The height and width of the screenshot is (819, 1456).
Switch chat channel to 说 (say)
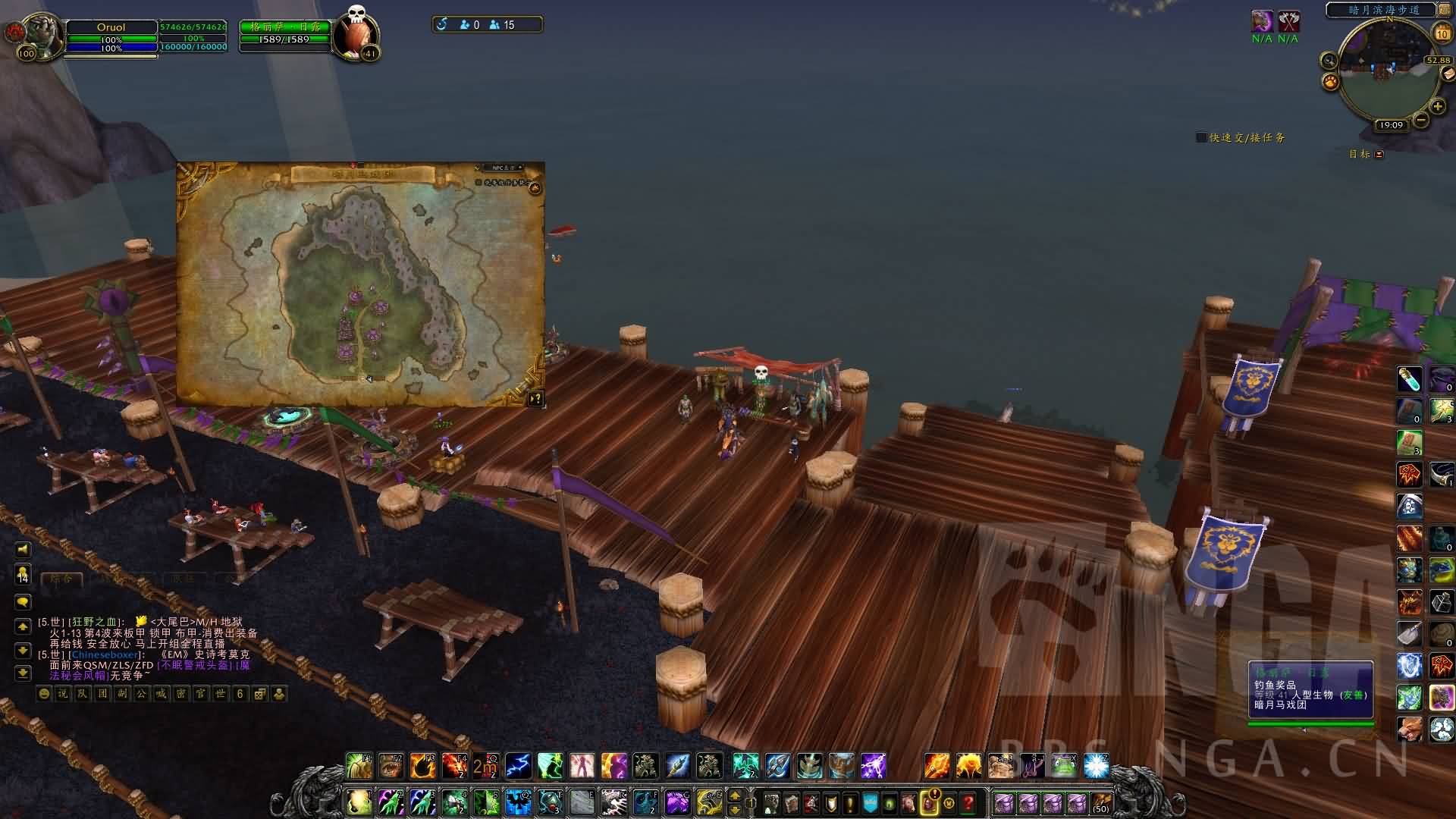(x=63, y=694)
